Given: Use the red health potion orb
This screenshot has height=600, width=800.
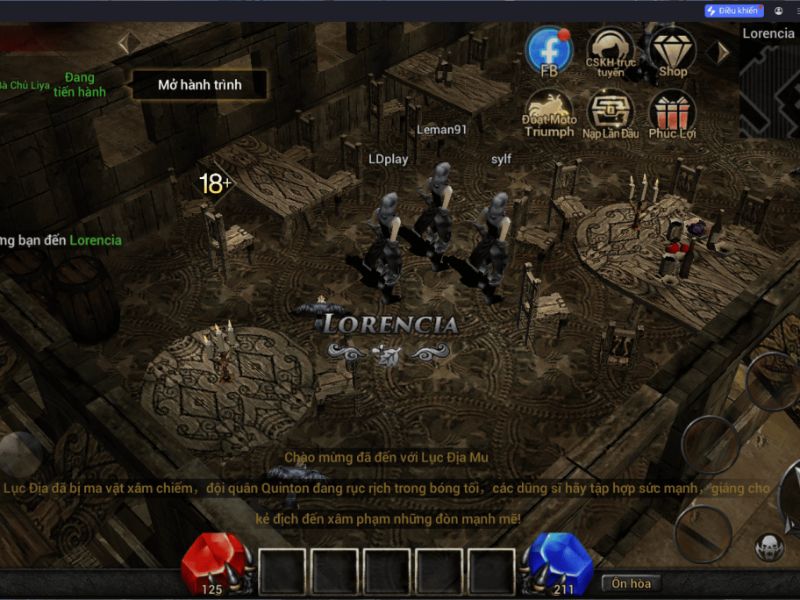Looking at the screenshot, I should 213,565.
